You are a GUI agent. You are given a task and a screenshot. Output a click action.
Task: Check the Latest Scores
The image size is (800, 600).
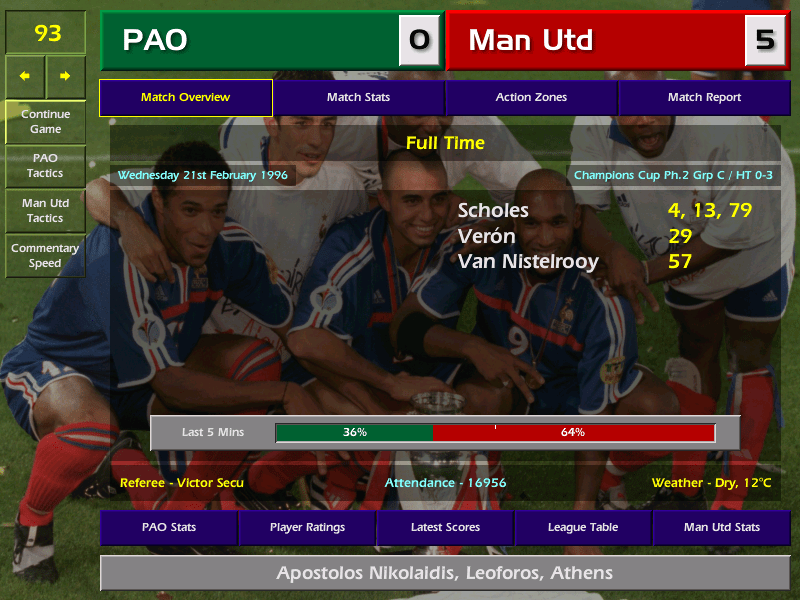coord(445,527)
